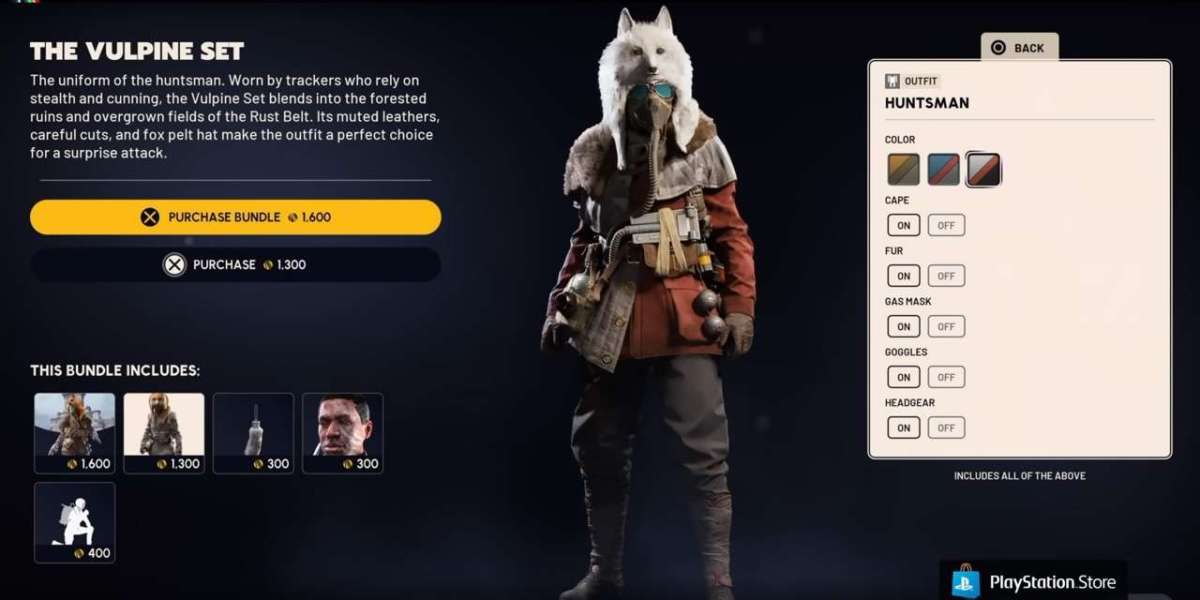The height and width of the screenshot is (600, 1200).
Task: Set Headgear to On
Action: click(x=903, y=428)
